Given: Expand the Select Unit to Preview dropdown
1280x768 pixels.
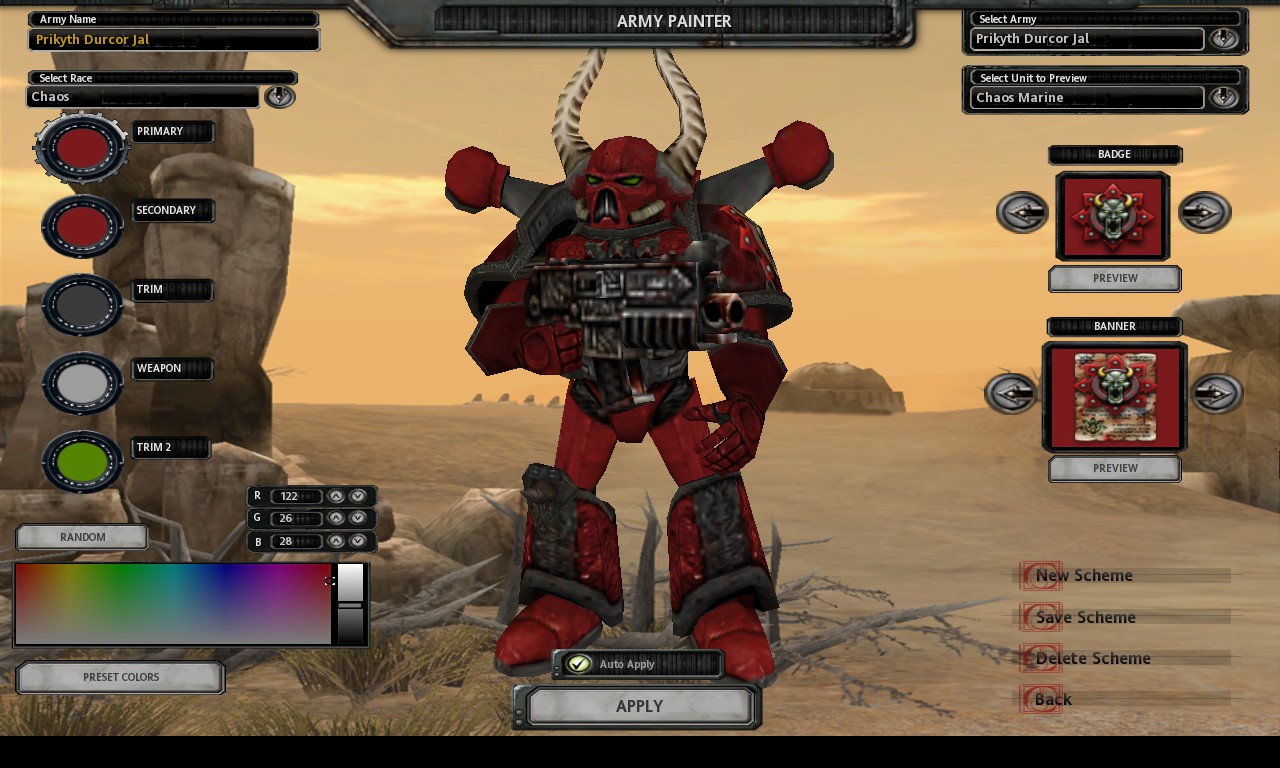Looking at the screenshot, I should tap(1223, 97).
